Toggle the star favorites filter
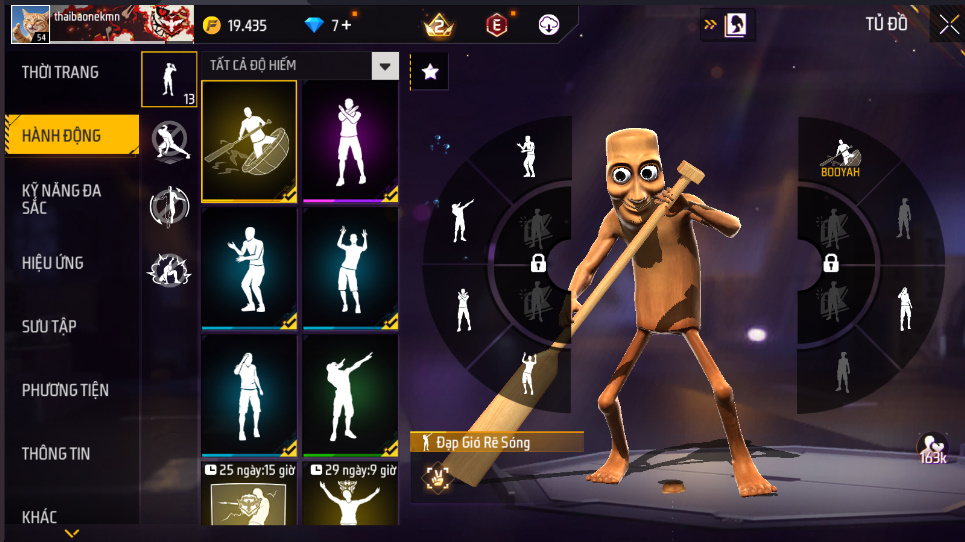 430,71
